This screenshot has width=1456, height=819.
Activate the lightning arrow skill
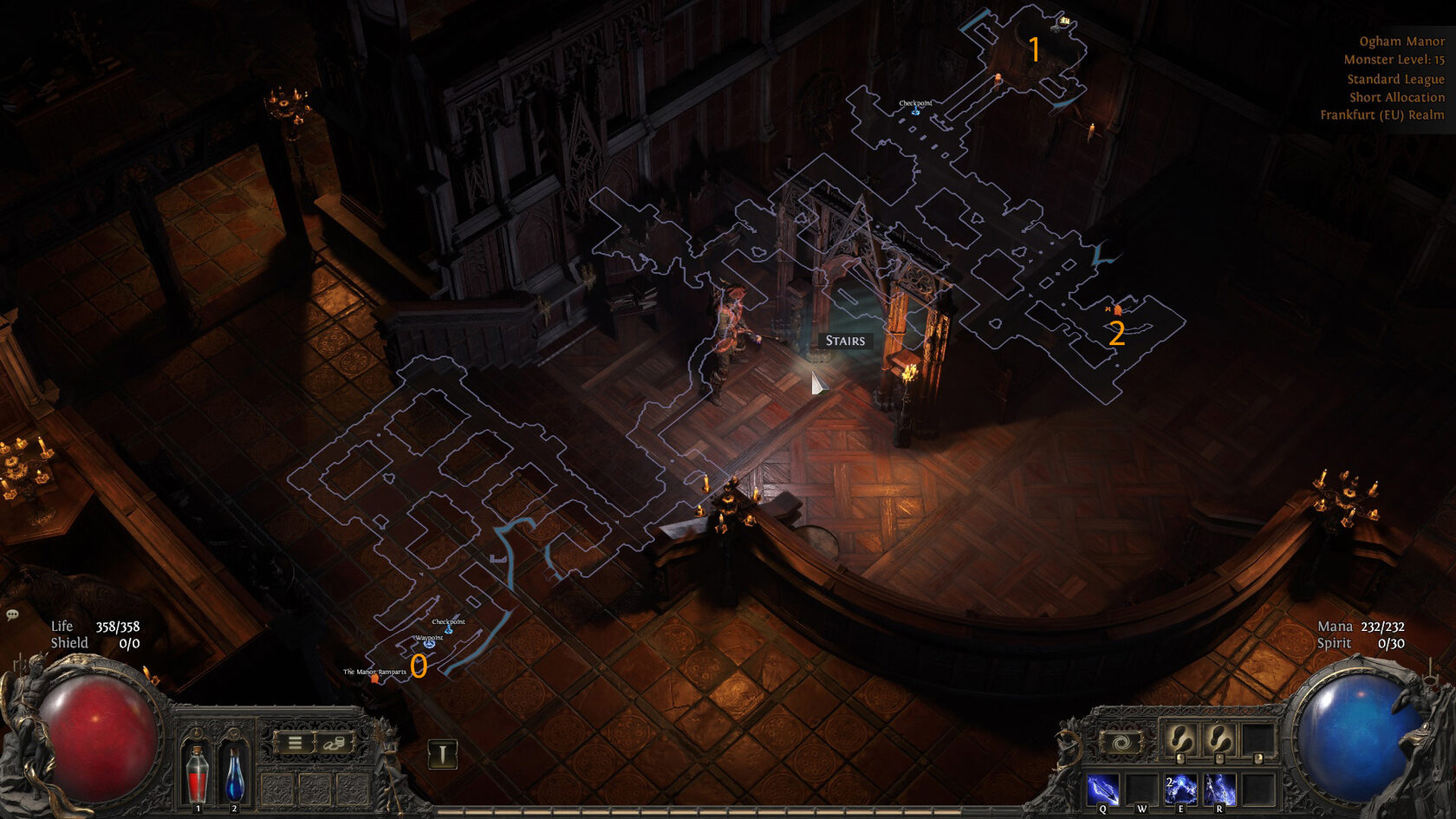tap(1102, 790)
